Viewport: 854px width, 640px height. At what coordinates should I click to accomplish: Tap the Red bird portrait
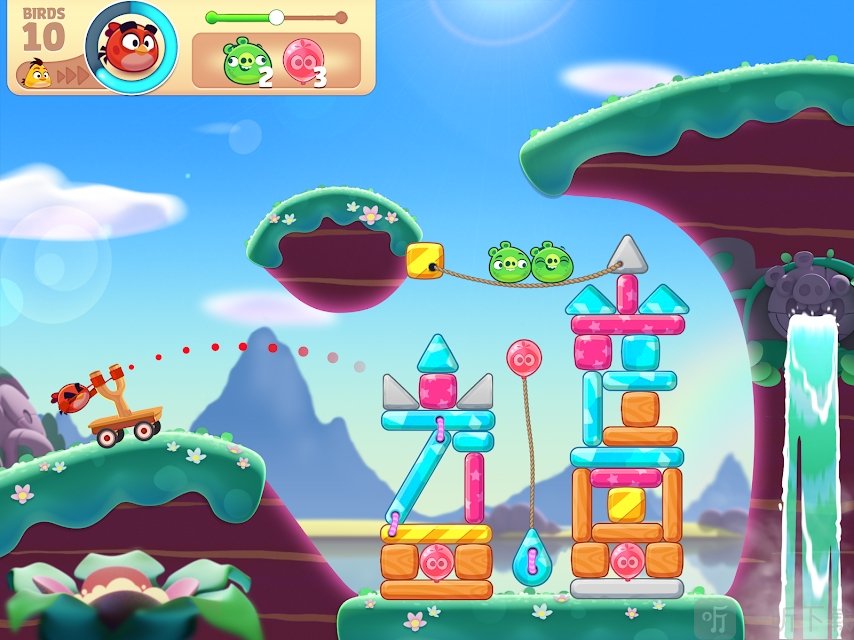coord(131,46)
